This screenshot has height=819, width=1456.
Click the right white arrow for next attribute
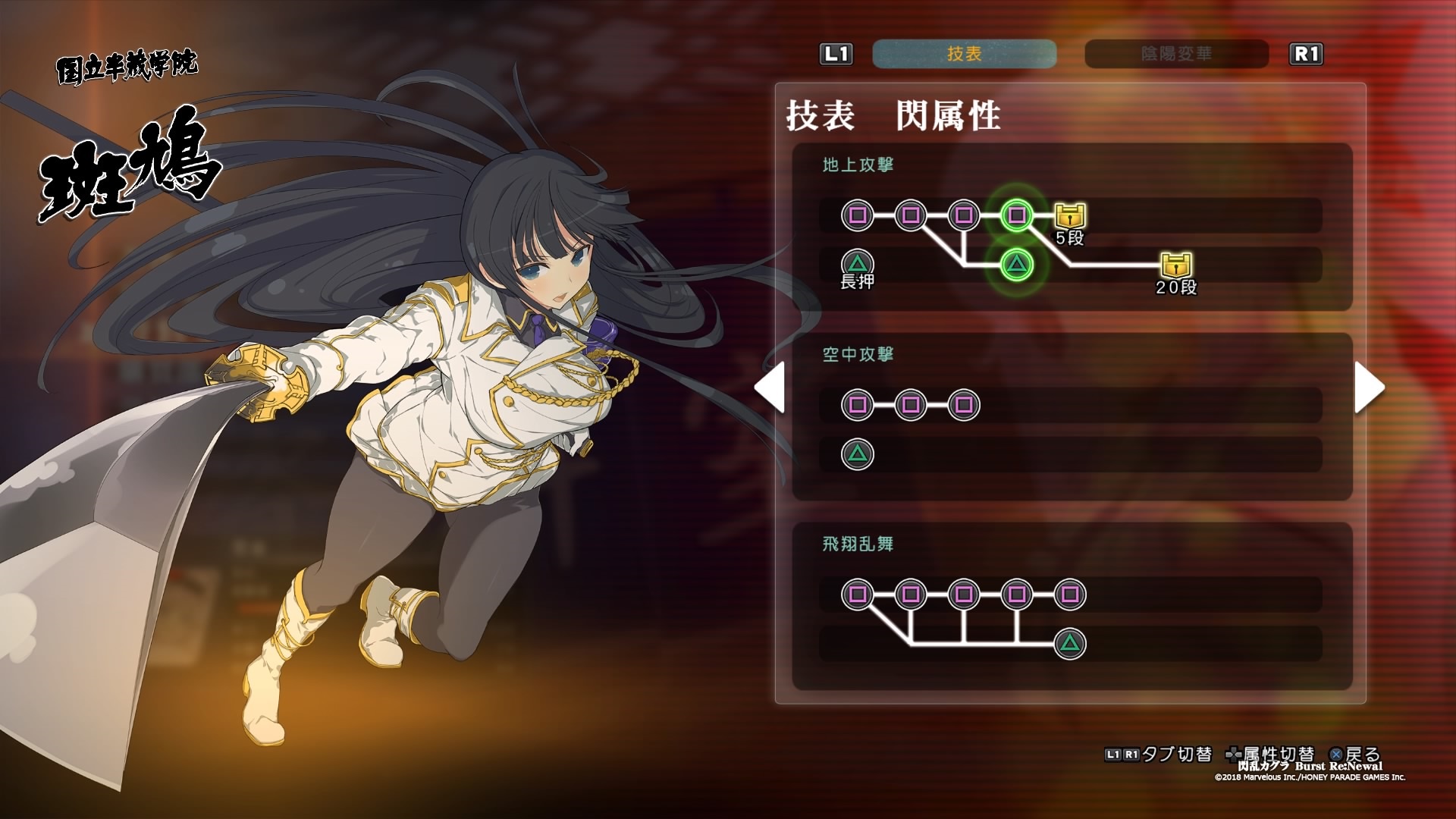coord(1369,388)
